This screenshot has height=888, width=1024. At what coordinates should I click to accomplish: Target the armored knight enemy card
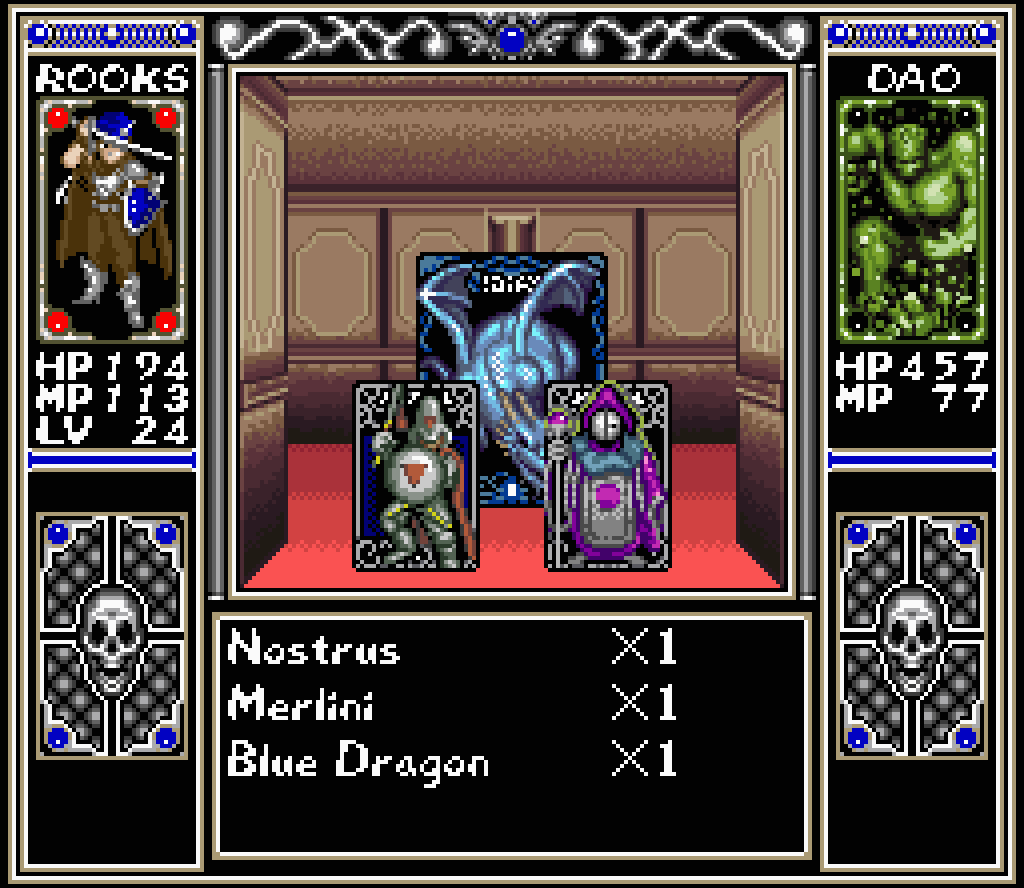[415, 476]
